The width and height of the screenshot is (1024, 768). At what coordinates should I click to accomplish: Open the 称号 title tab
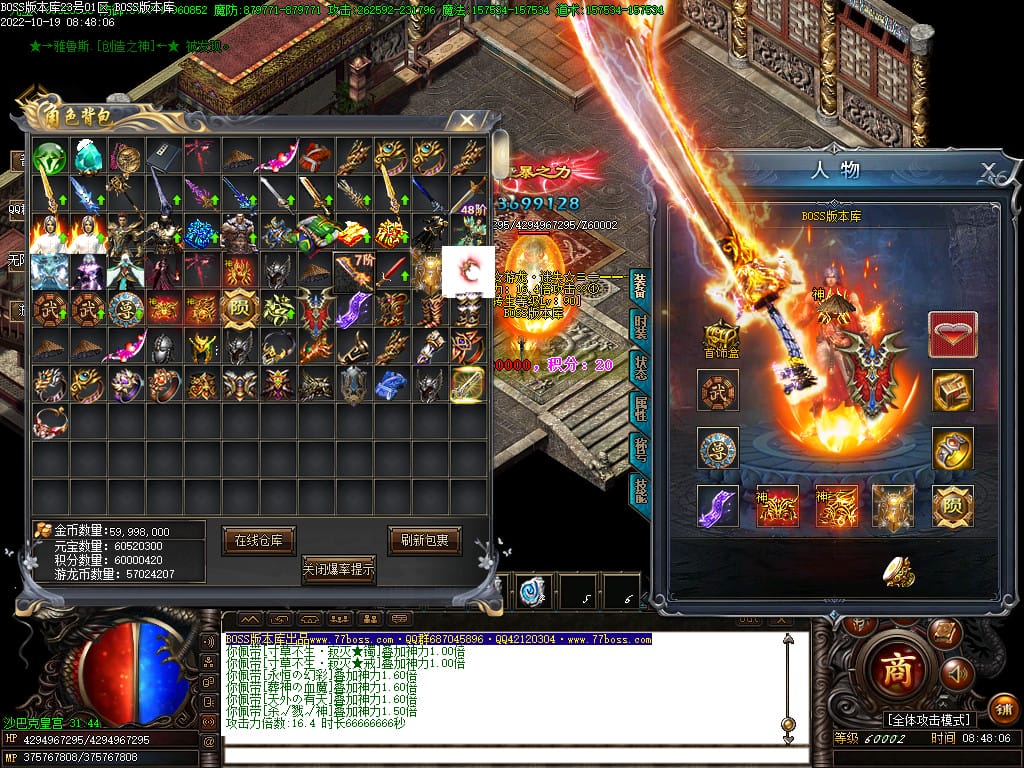(x=640, y=448)
